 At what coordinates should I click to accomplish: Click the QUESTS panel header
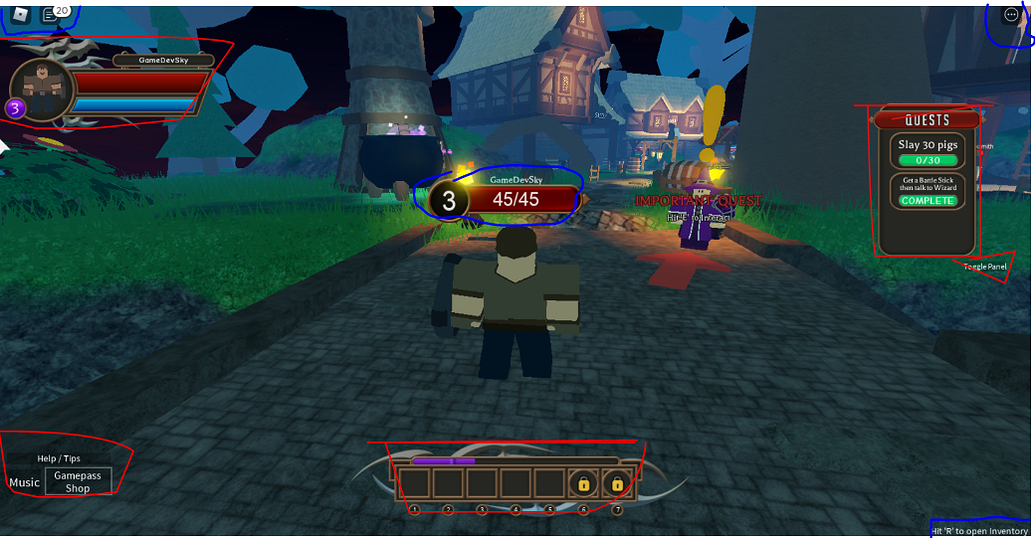(x=927, y=120)
